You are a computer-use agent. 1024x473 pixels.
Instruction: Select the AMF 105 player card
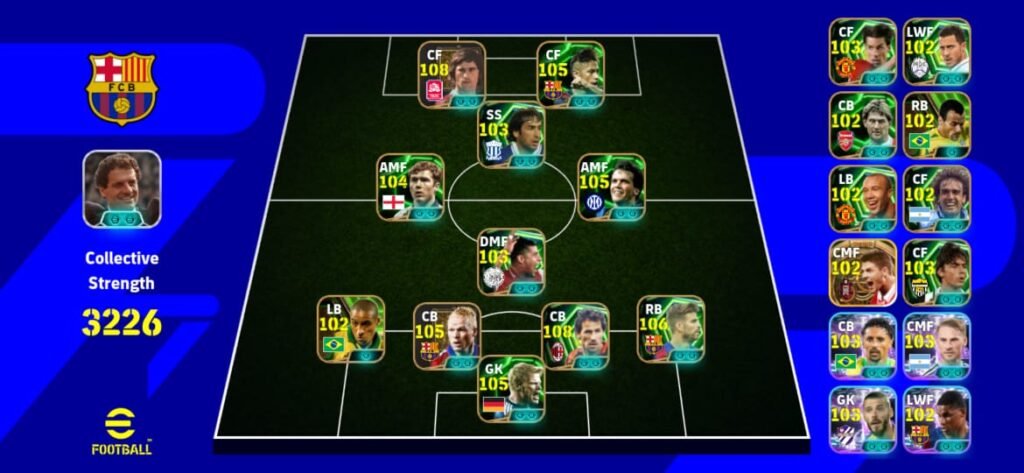pos(611,187)
